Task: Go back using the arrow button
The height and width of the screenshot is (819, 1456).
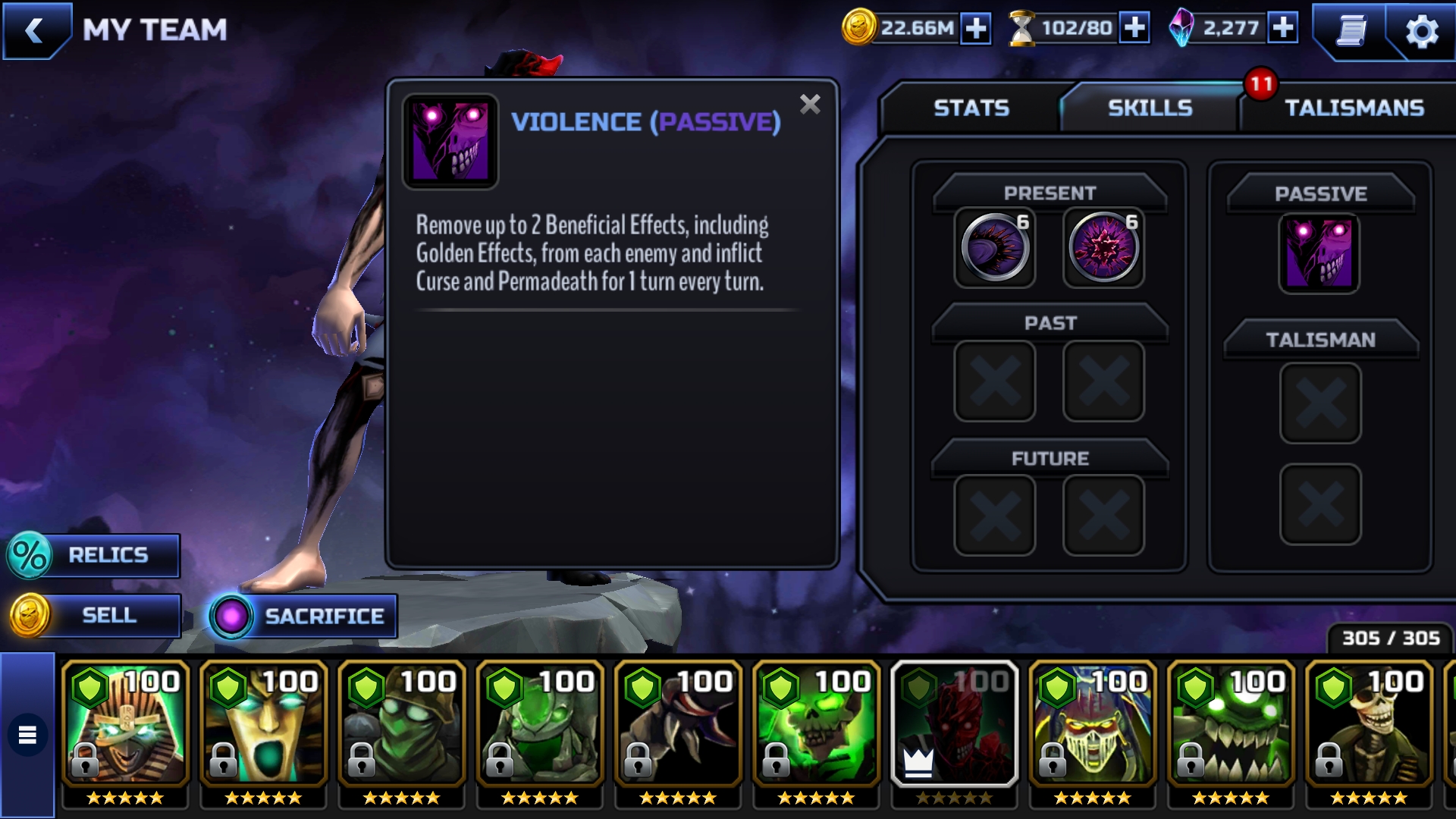Action: pos(34,31)
